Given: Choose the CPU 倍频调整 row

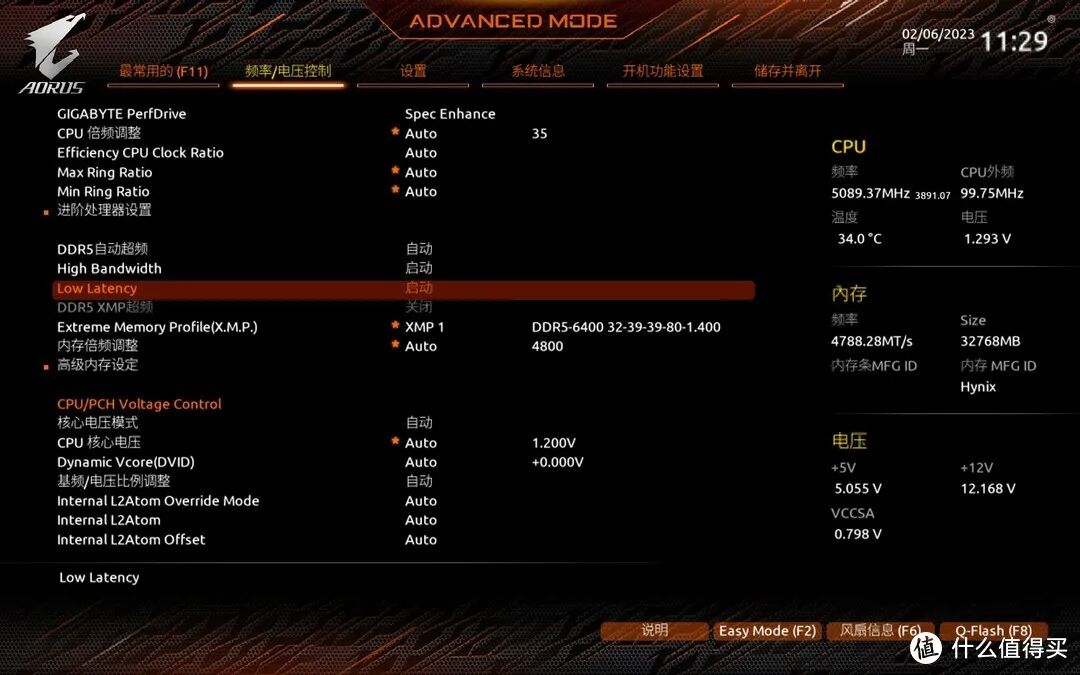Looking at the screenshot, I should 99,133.
